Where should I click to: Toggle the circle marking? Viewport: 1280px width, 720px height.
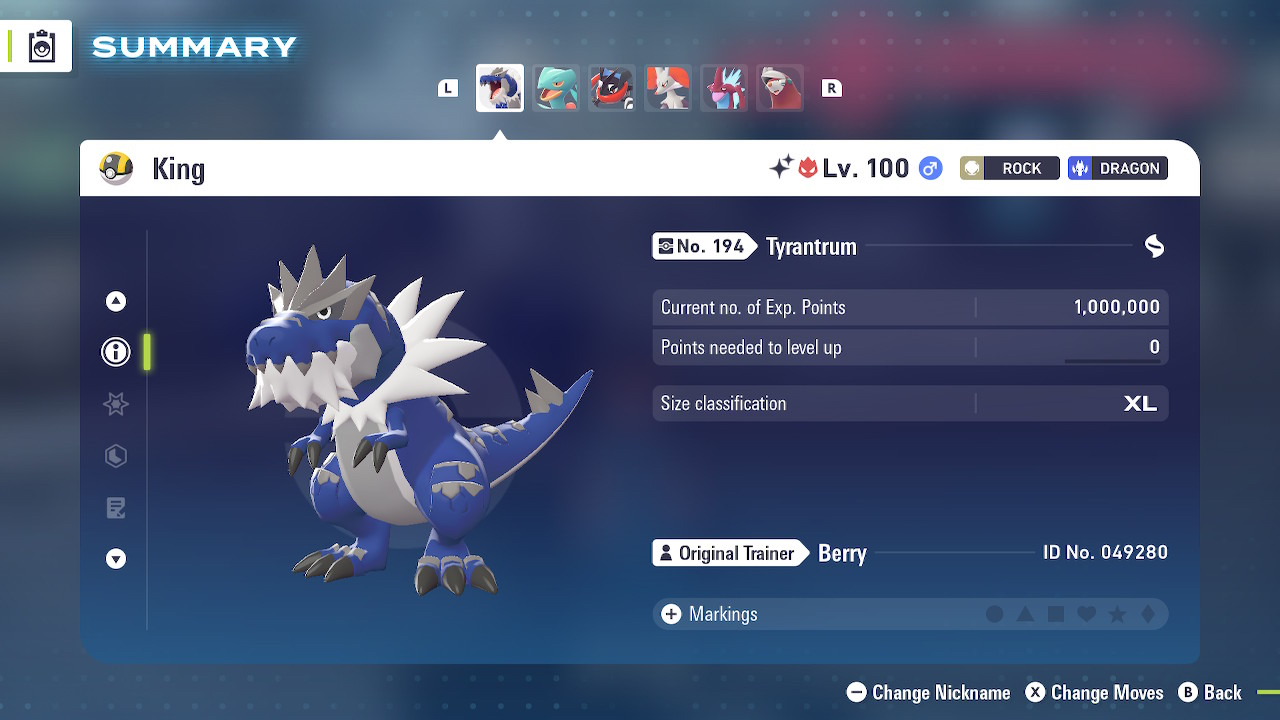tap(994, 614)
